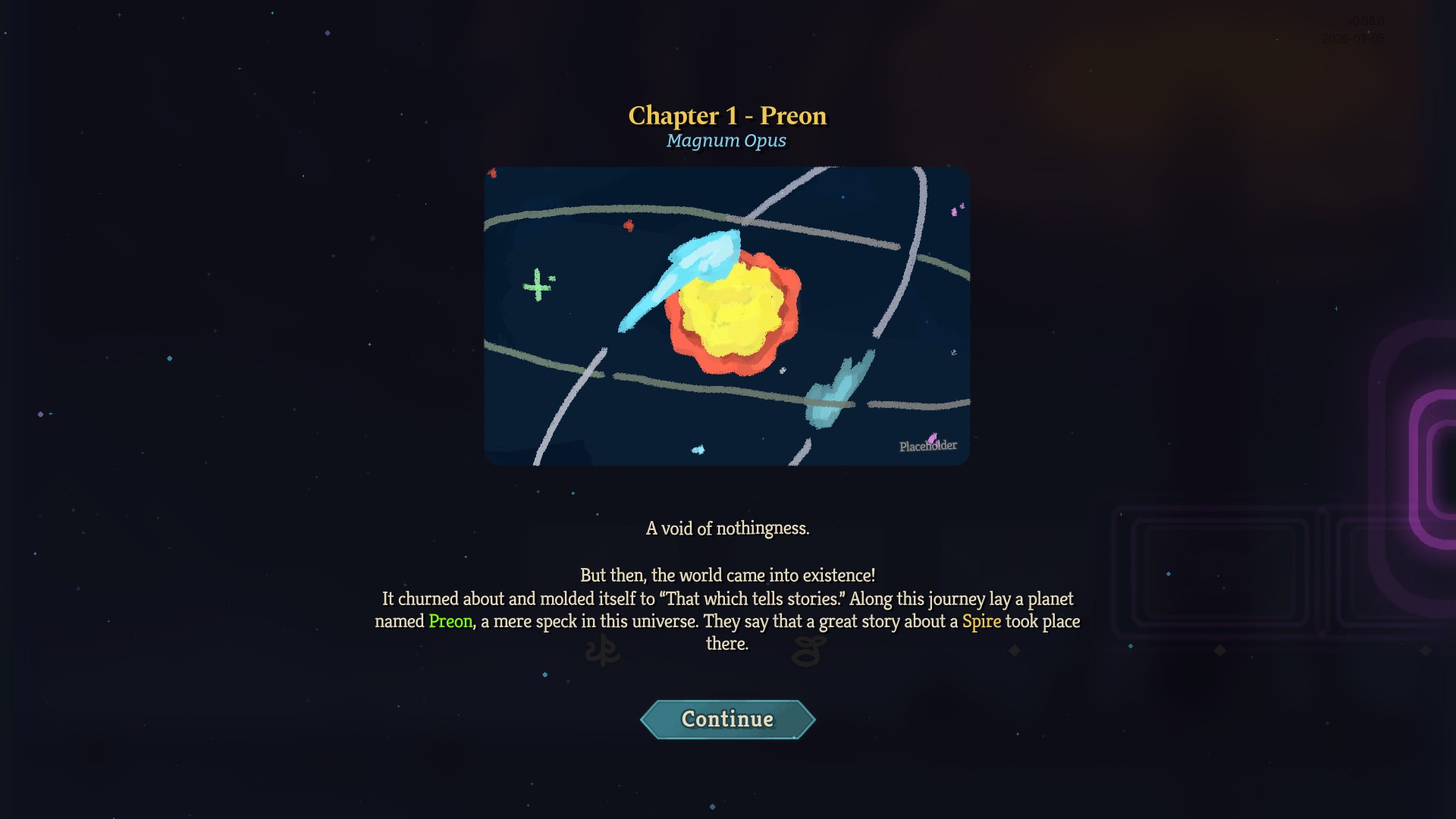Click the white speck at illustration bottom
1456x819 pixels.
[698, 449]
